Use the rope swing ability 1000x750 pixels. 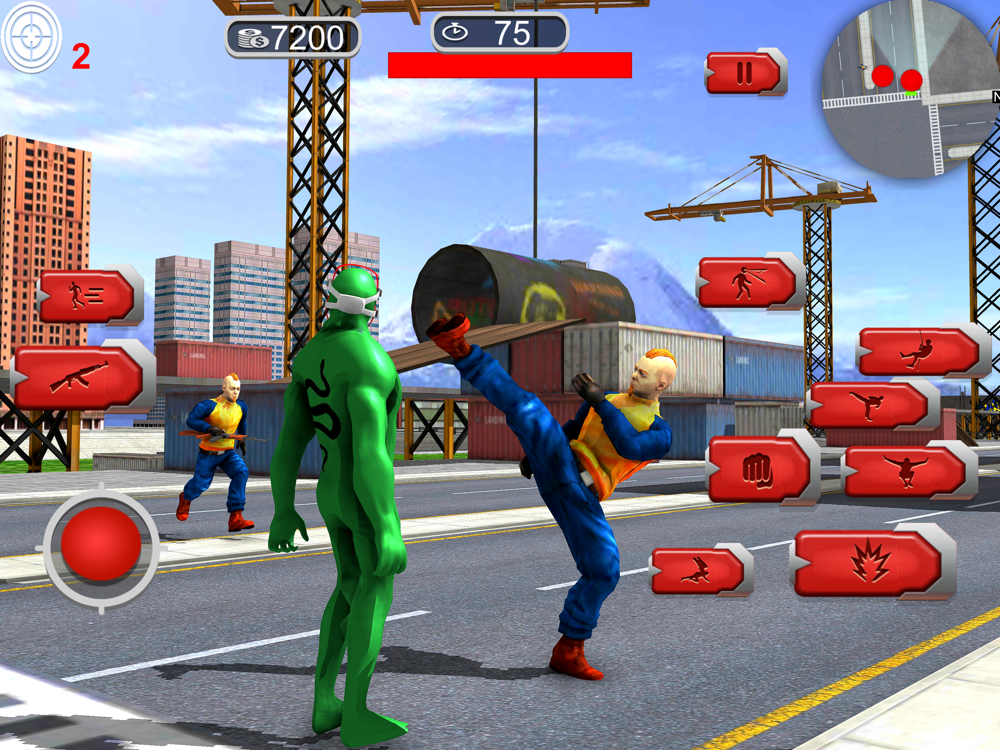[x=920, y=350]
